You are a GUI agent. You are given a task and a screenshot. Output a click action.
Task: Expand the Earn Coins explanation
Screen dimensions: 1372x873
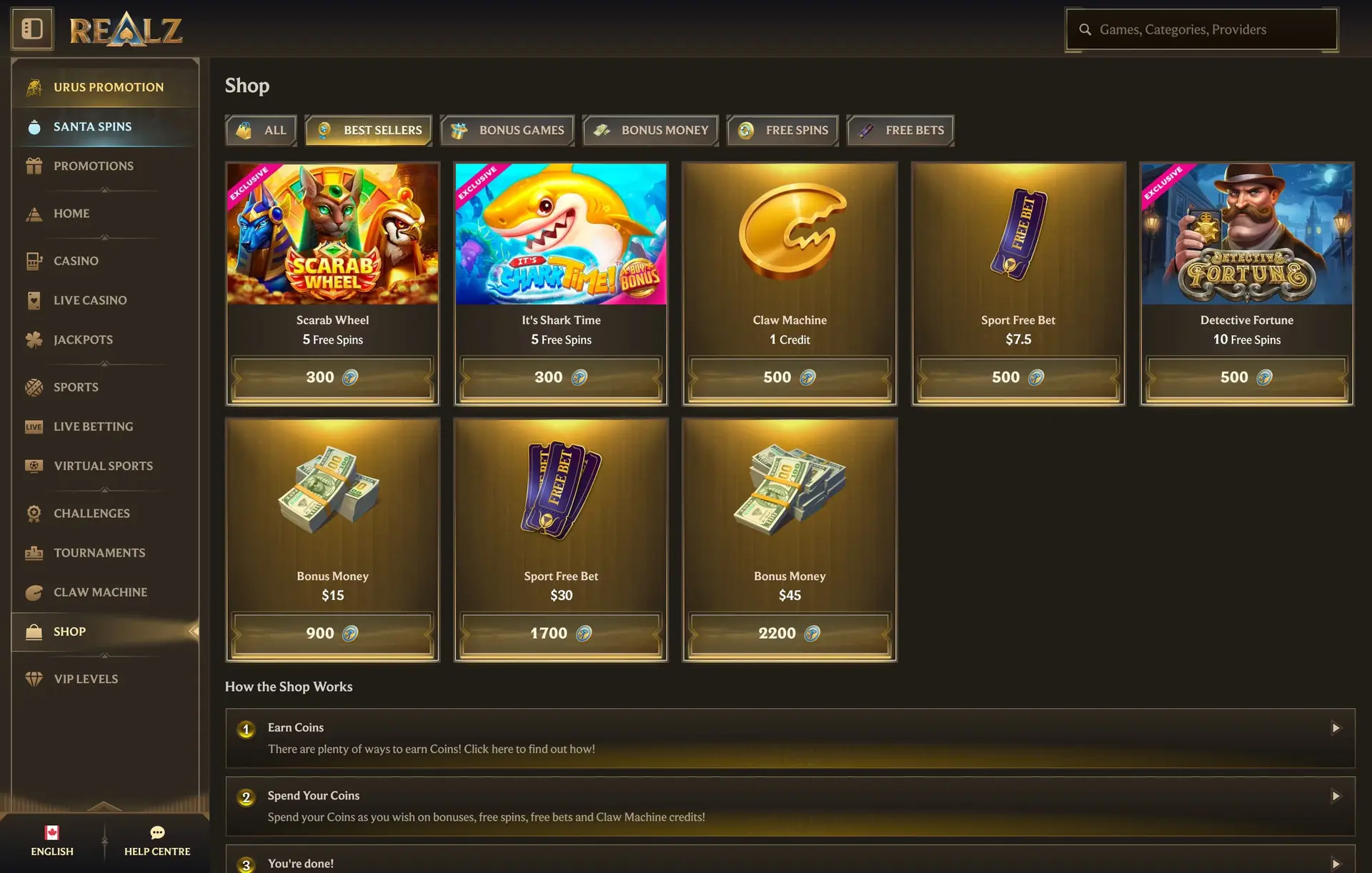(790, 738)
